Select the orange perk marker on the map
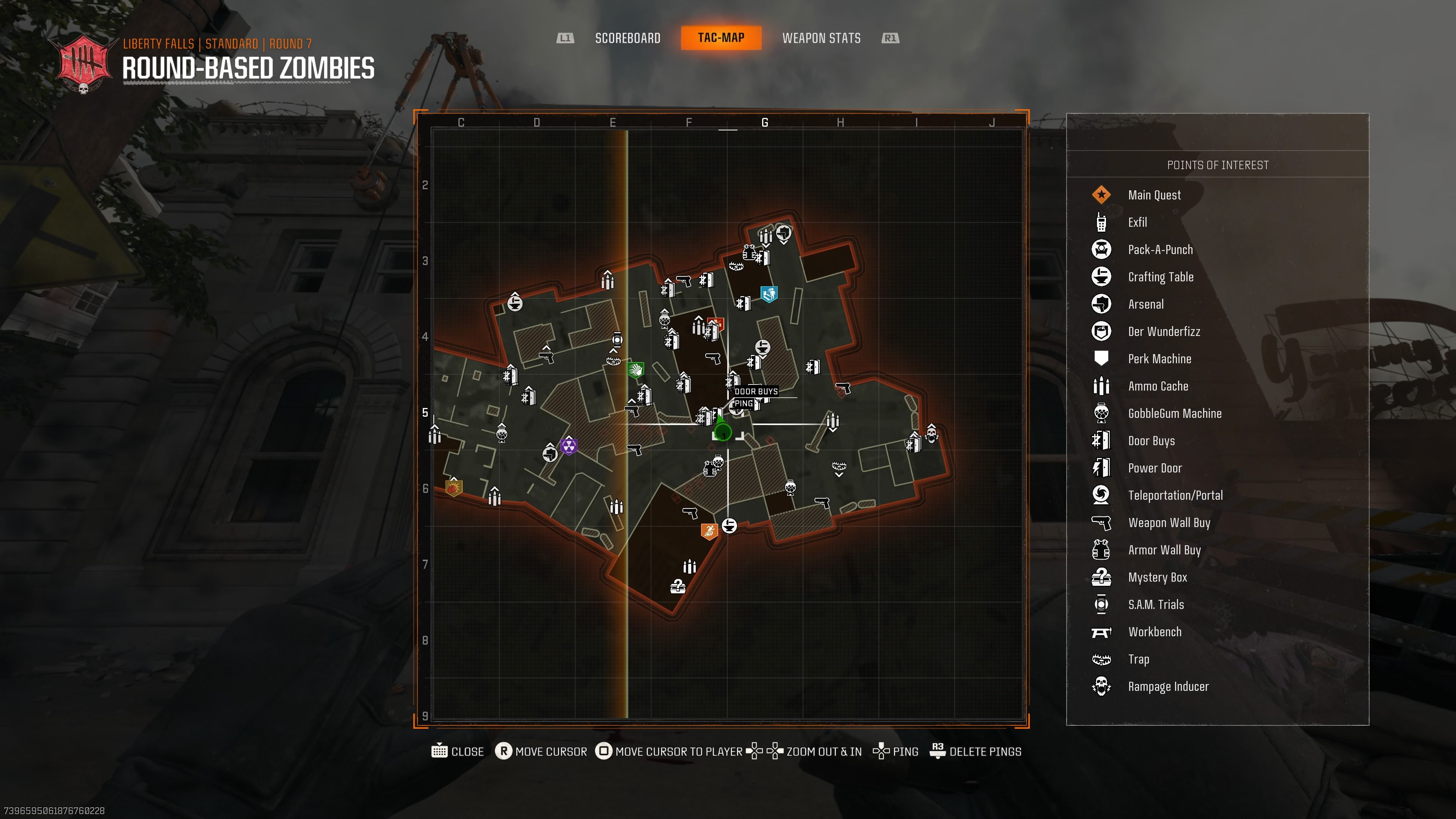The image size is (1456, 819). (709, 531)
